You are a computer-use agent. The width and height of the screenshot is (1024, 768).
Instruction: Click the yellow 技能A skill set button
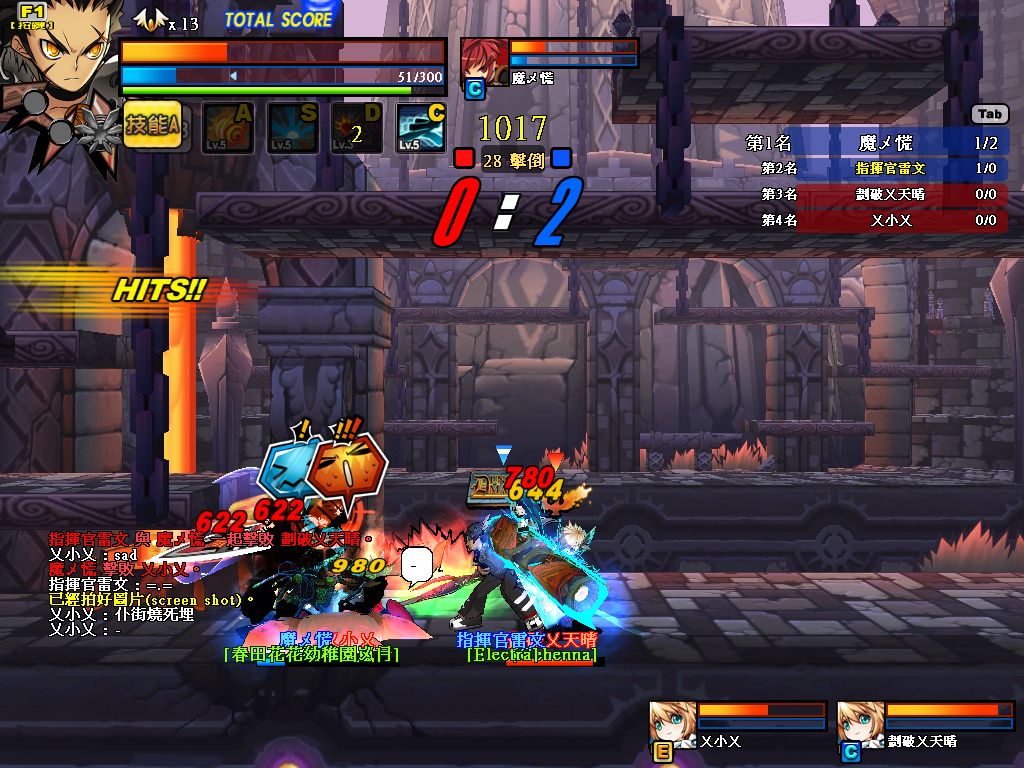pos(152,125)
